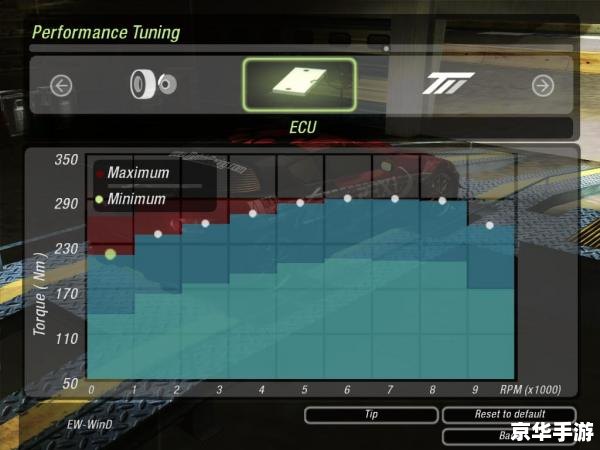Viewport: 600px width, 450px height.
Task: Click the right arrow in the tuning category bar
Action: [x=543, y=86]
